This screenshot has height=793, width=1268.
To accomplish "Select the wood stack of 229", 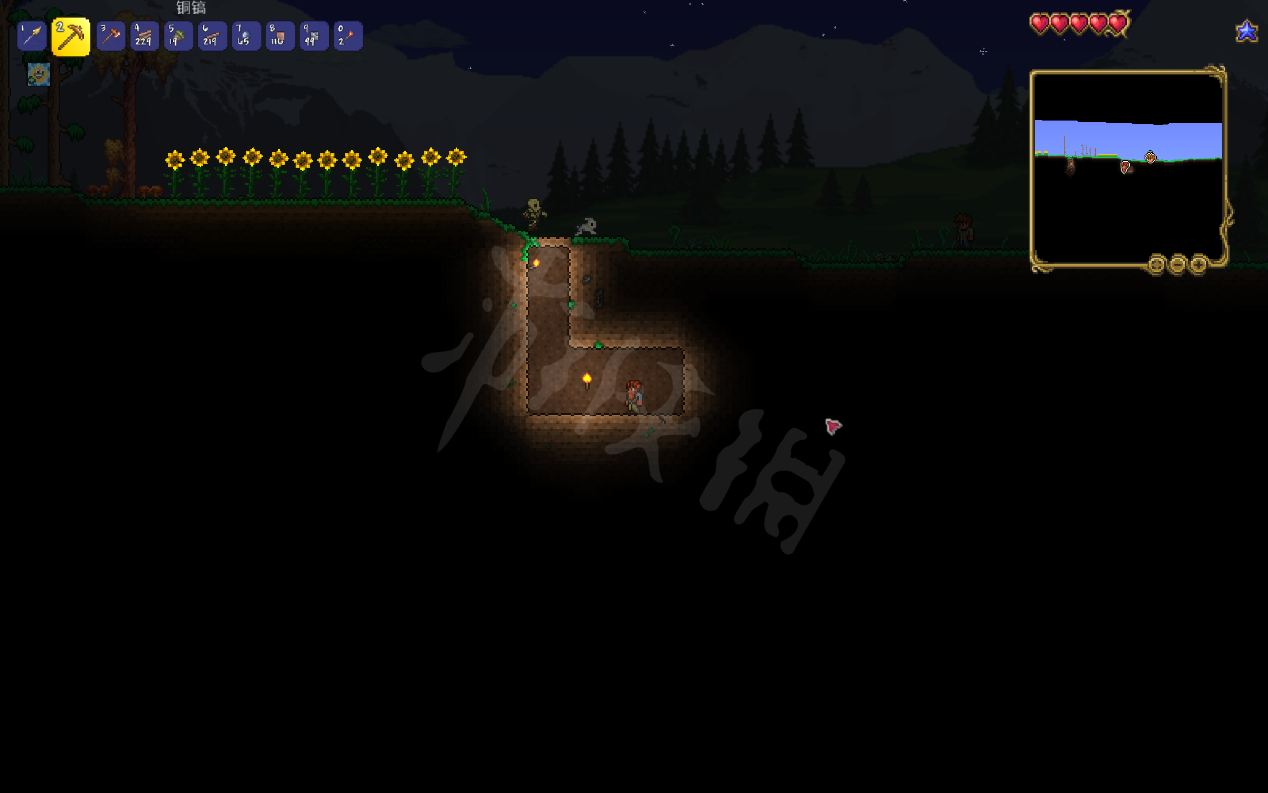I will pyautogui.click(x=145, y=37).
